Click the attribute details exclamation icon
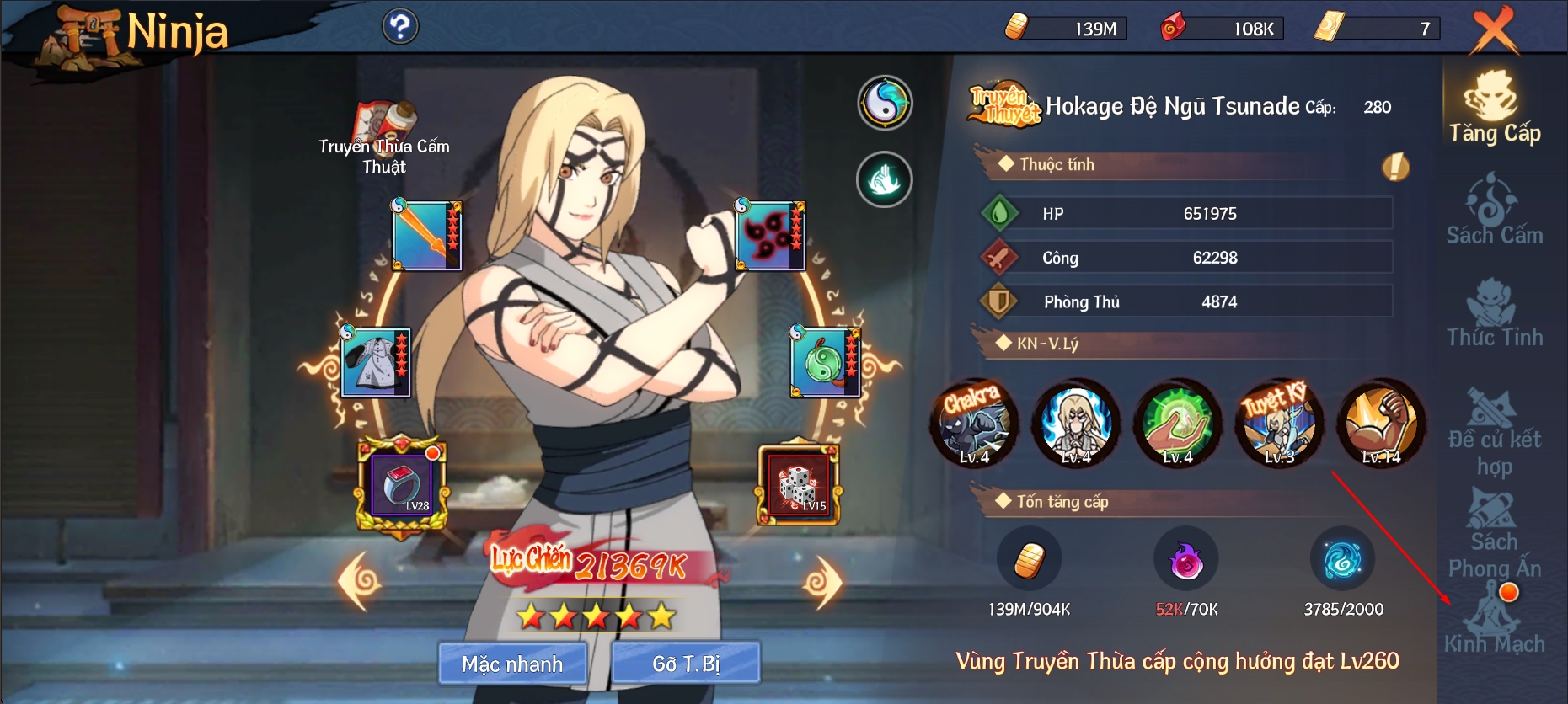Viewport: 1568px width, 704px height. 1395,167
